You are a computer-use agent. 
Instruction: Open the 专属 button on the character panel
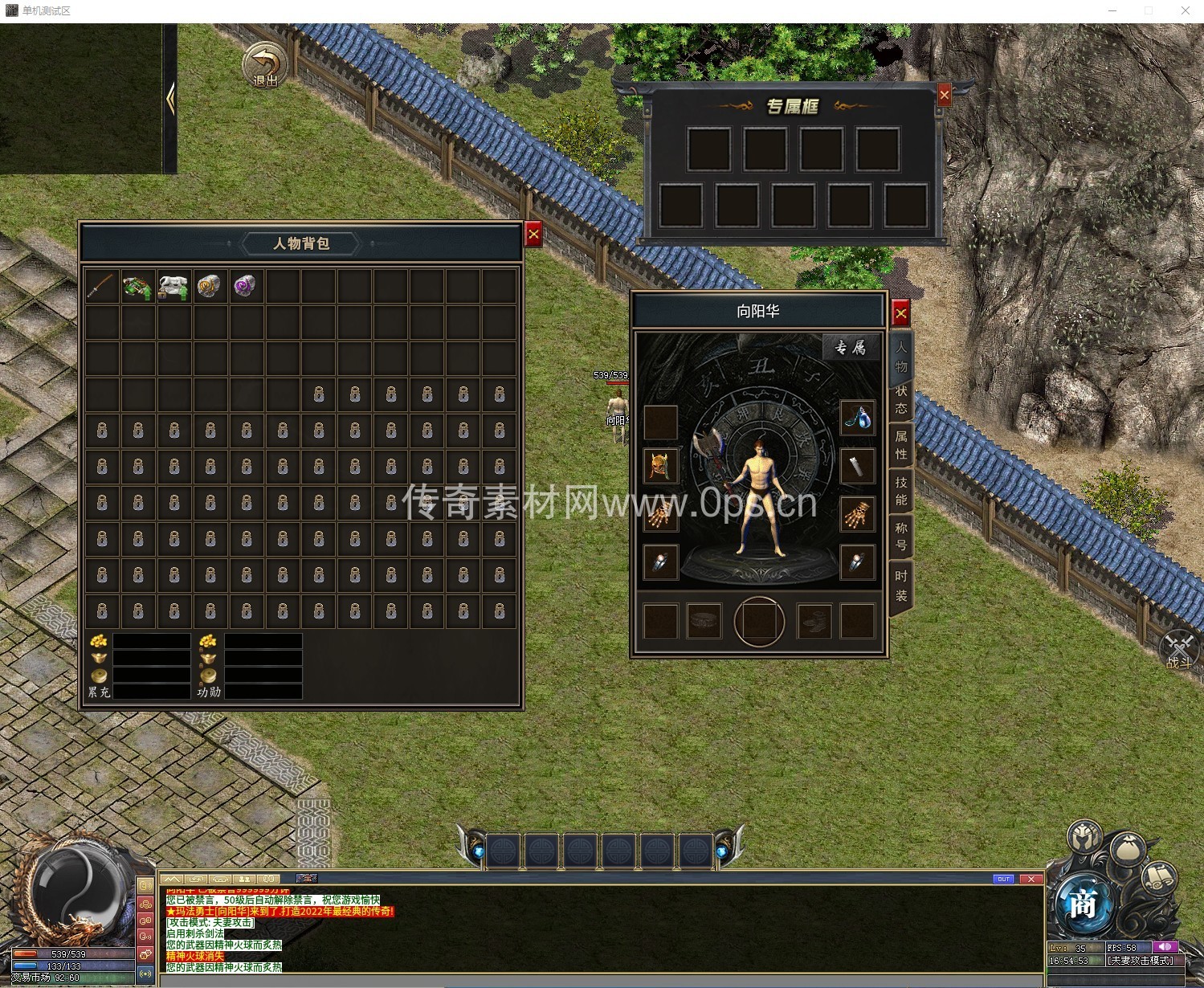coord(850,347)
